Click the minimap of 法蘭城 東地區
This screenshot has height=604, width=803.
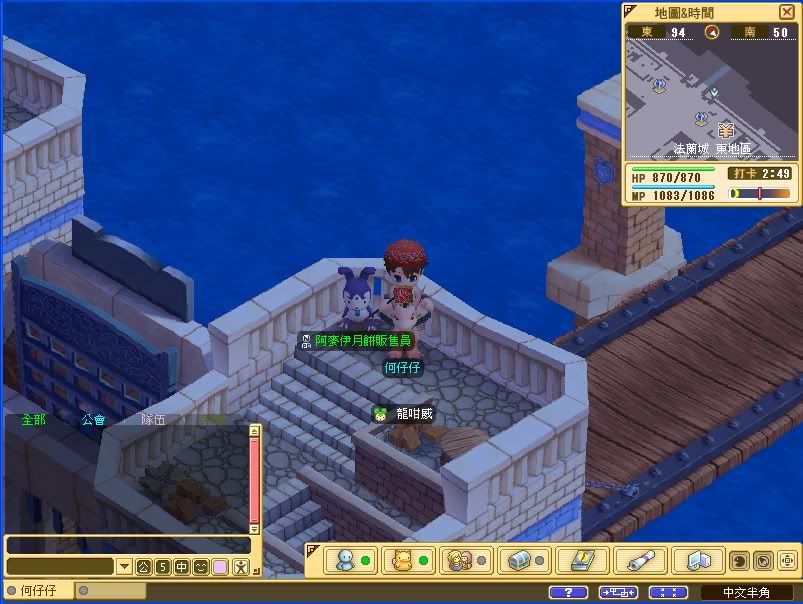[709, 100]
